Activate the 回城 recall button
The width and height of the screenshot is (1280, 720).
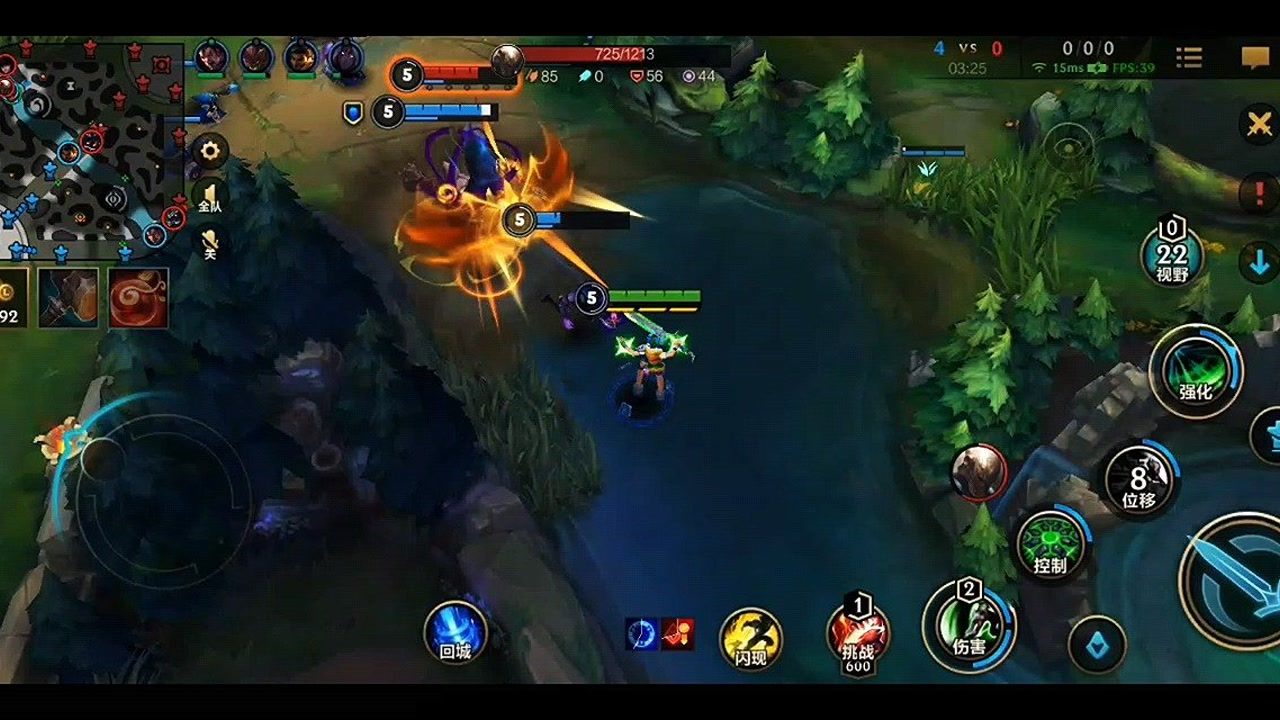pos(455,632)
